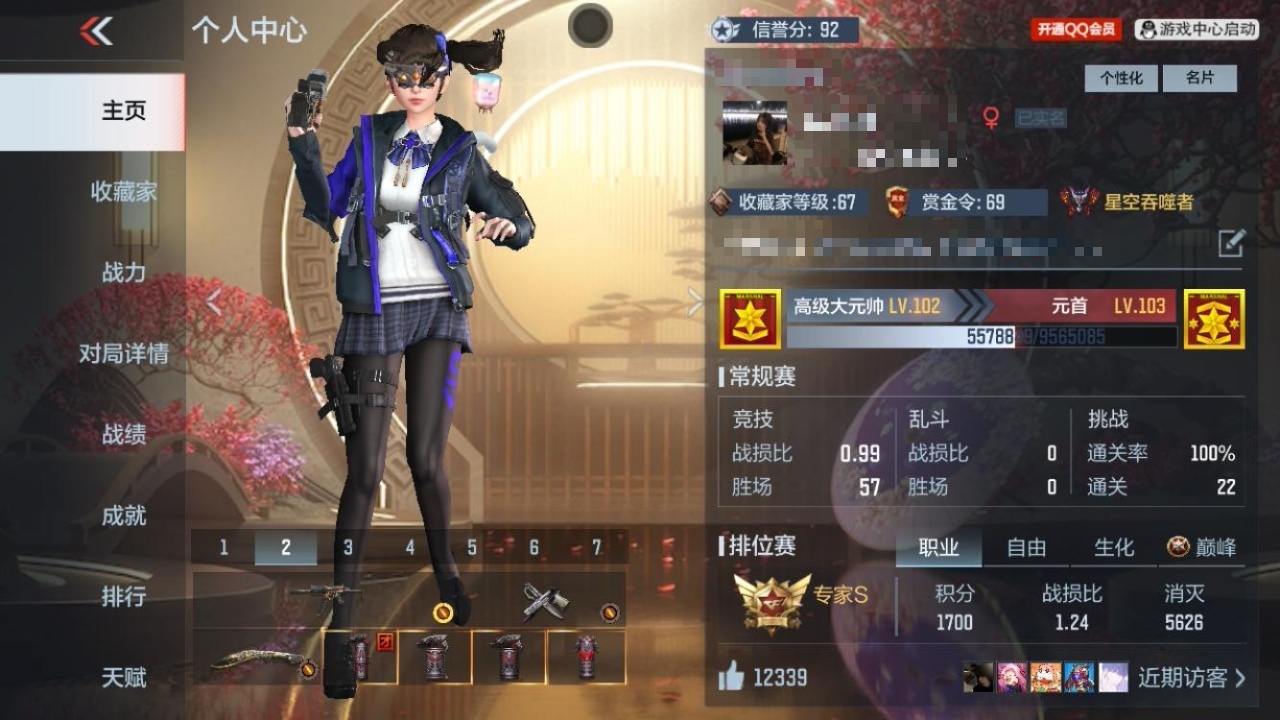Image resolution: width=1280 pixels, height=720 pixels.
Task: Switch to the 收藏家 section
Action: point(123,191)
